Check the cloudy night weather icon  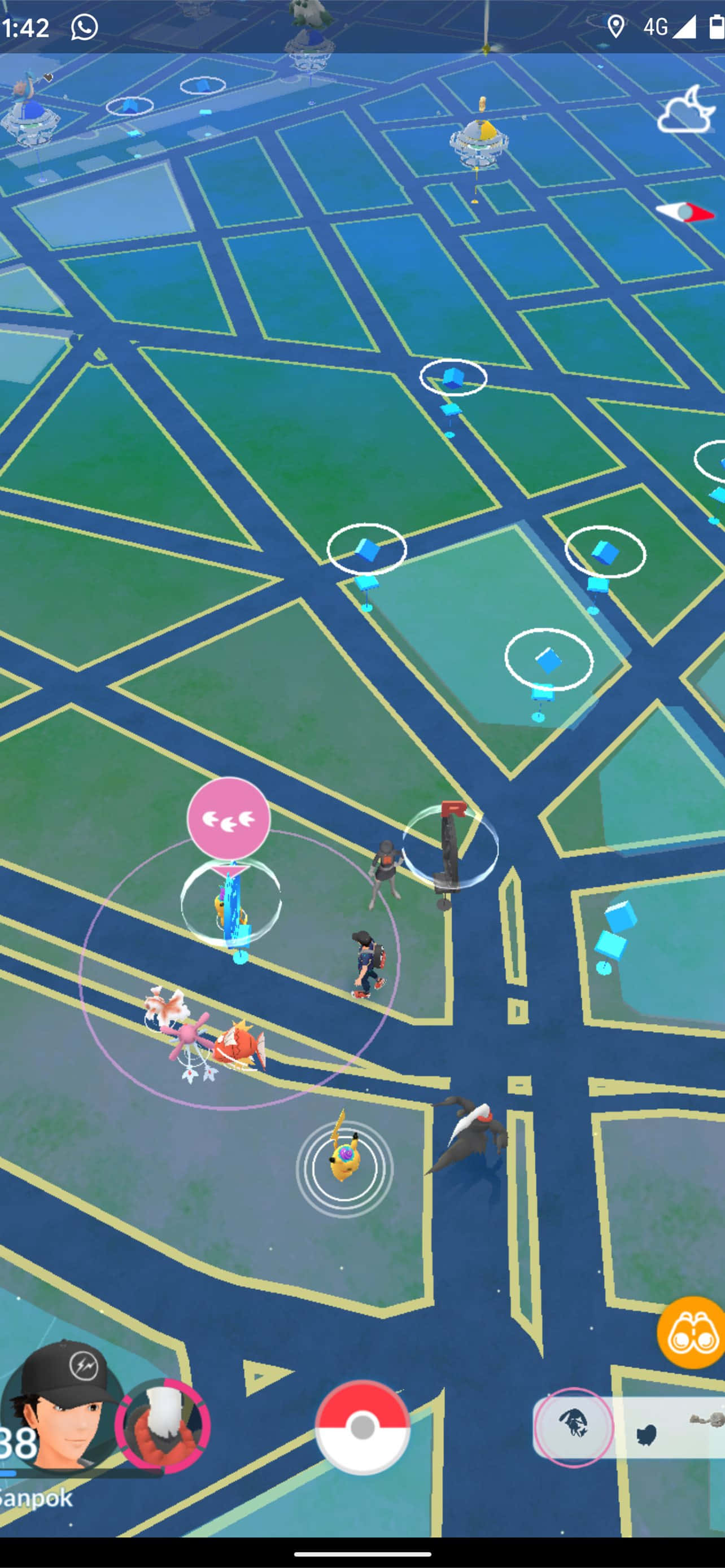[x=687, y=110]
